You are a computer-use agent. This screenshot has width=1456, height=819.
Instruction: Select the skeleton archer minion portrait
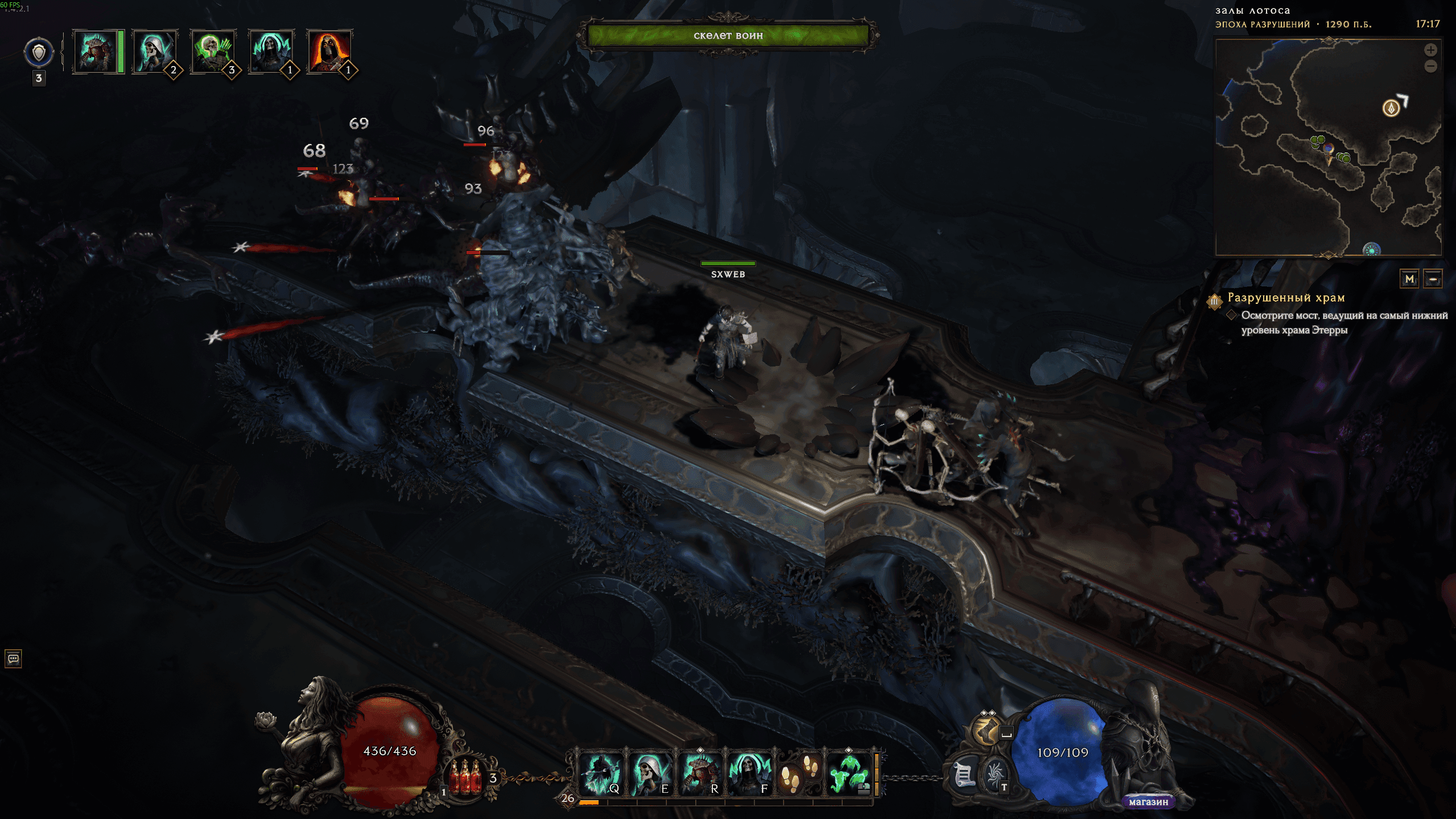tap(212, 52)
